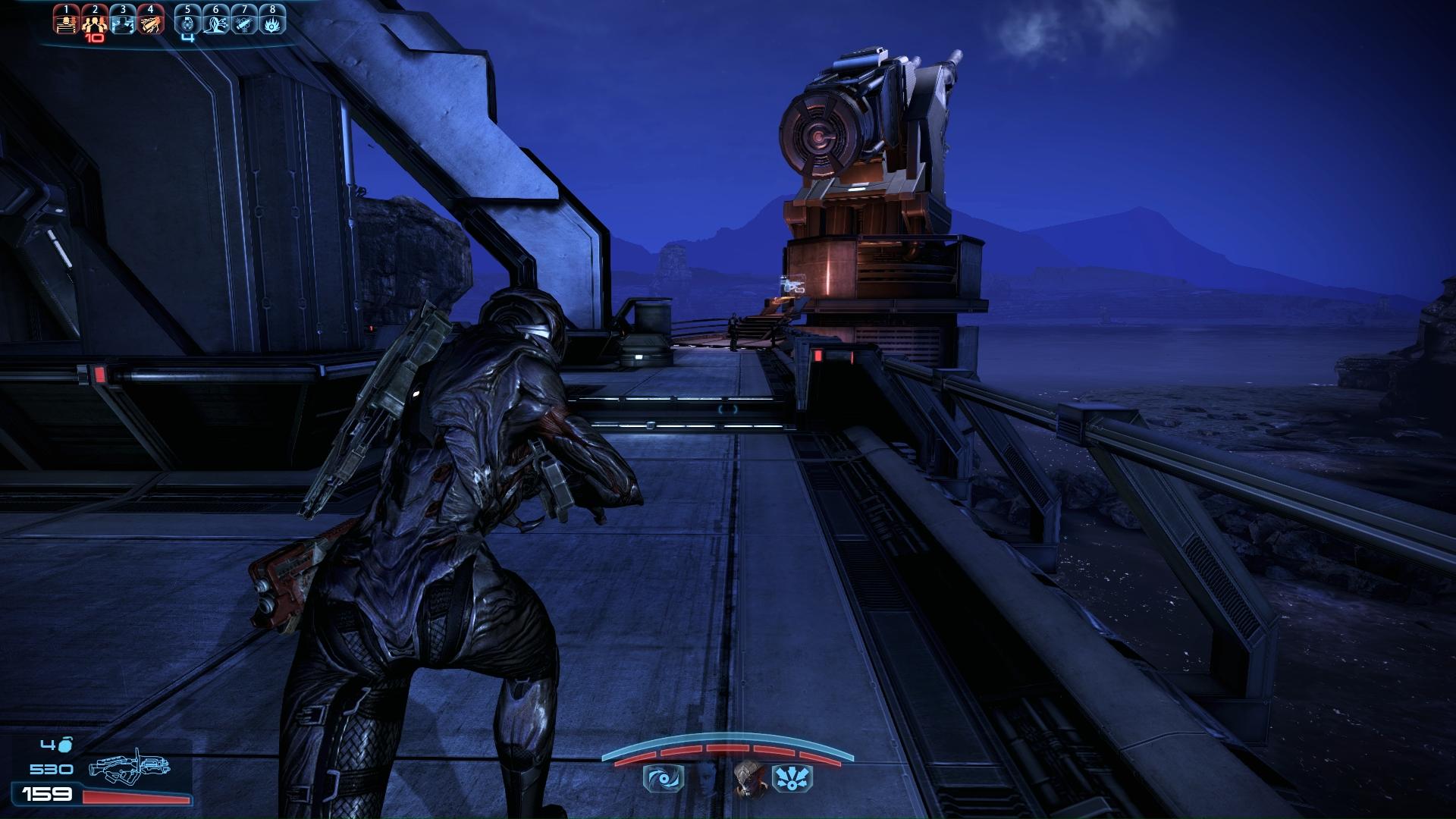Screen dimensions: 1456x819
Task: Activate the cryo ammo power in slot 7
Action: 244,20
